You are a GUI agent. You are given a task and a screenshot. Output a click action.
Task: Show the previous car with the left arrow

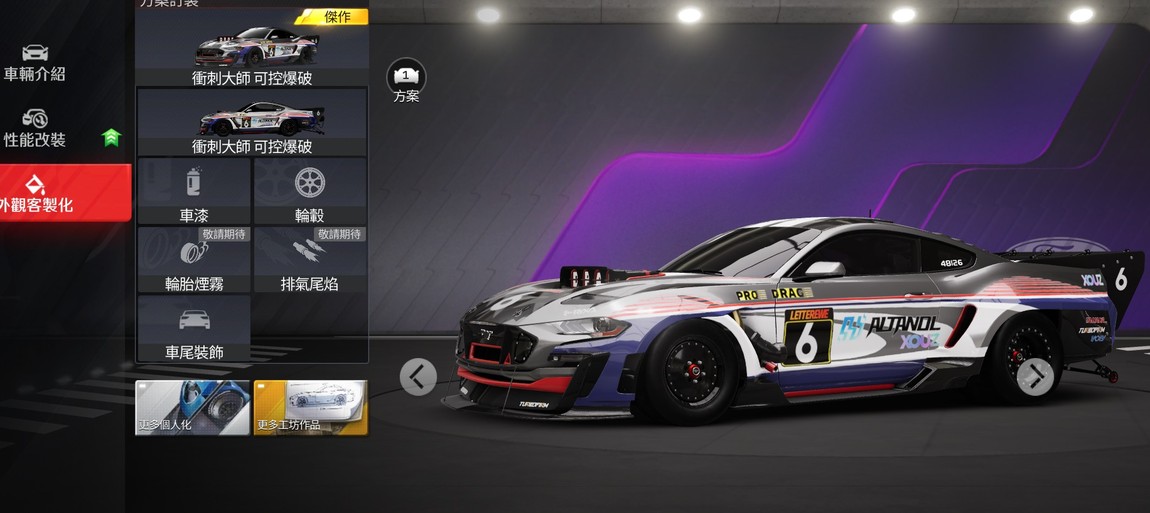click(418, 377)
